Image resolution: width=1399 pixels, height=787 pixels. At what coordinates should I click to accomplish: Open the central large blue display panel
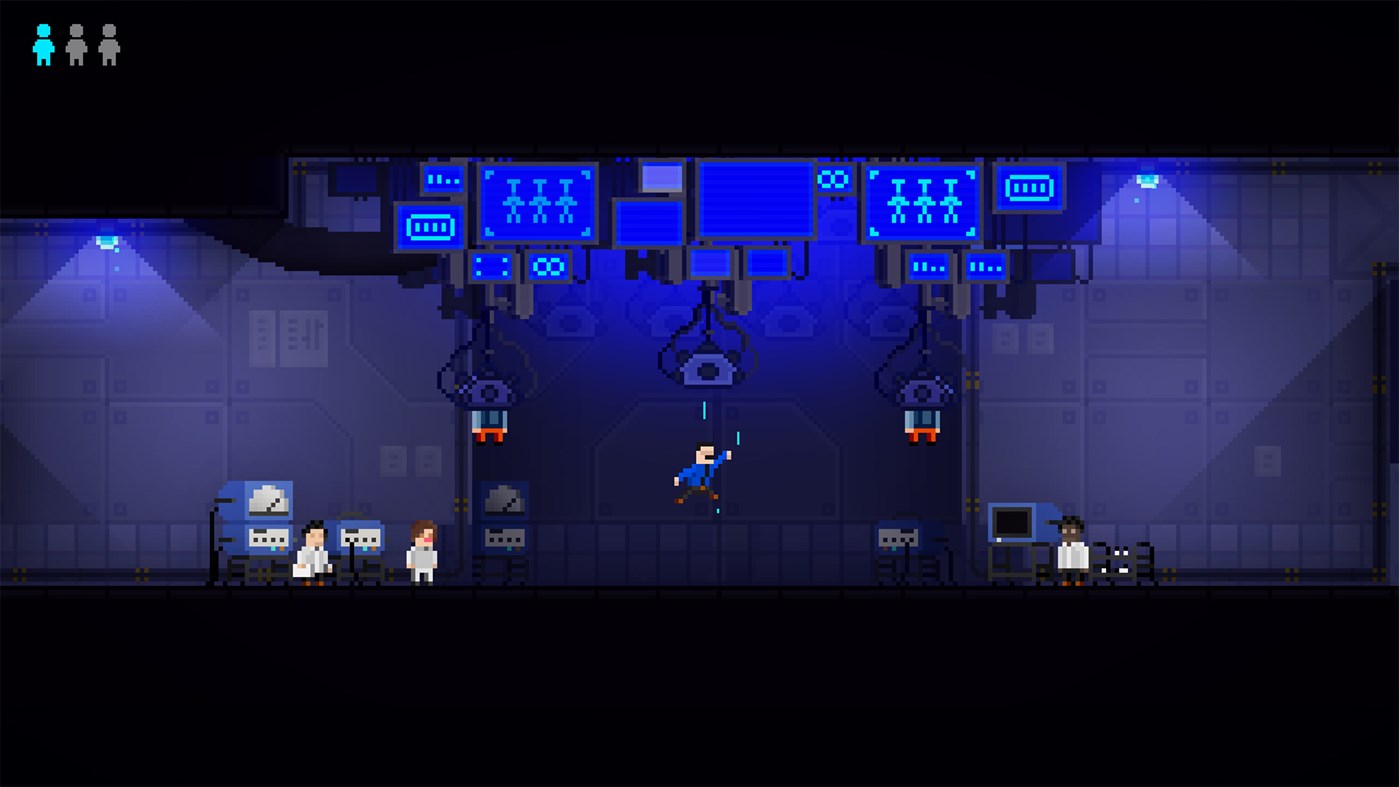tap(757, 200)
